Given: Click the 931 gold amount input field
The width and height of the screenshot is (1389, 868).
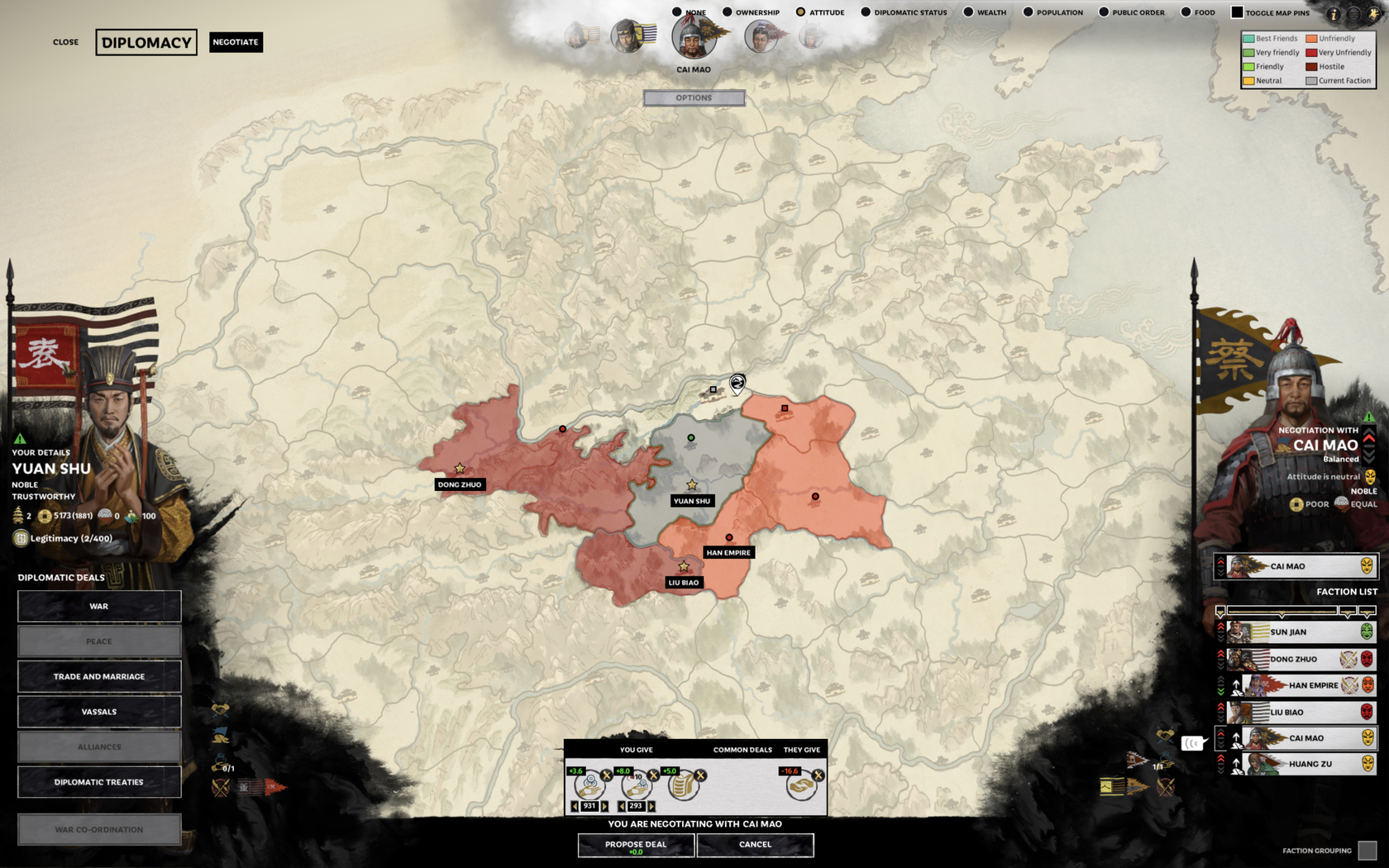Looking at the screenshot, I should click(x=589, y=805).
